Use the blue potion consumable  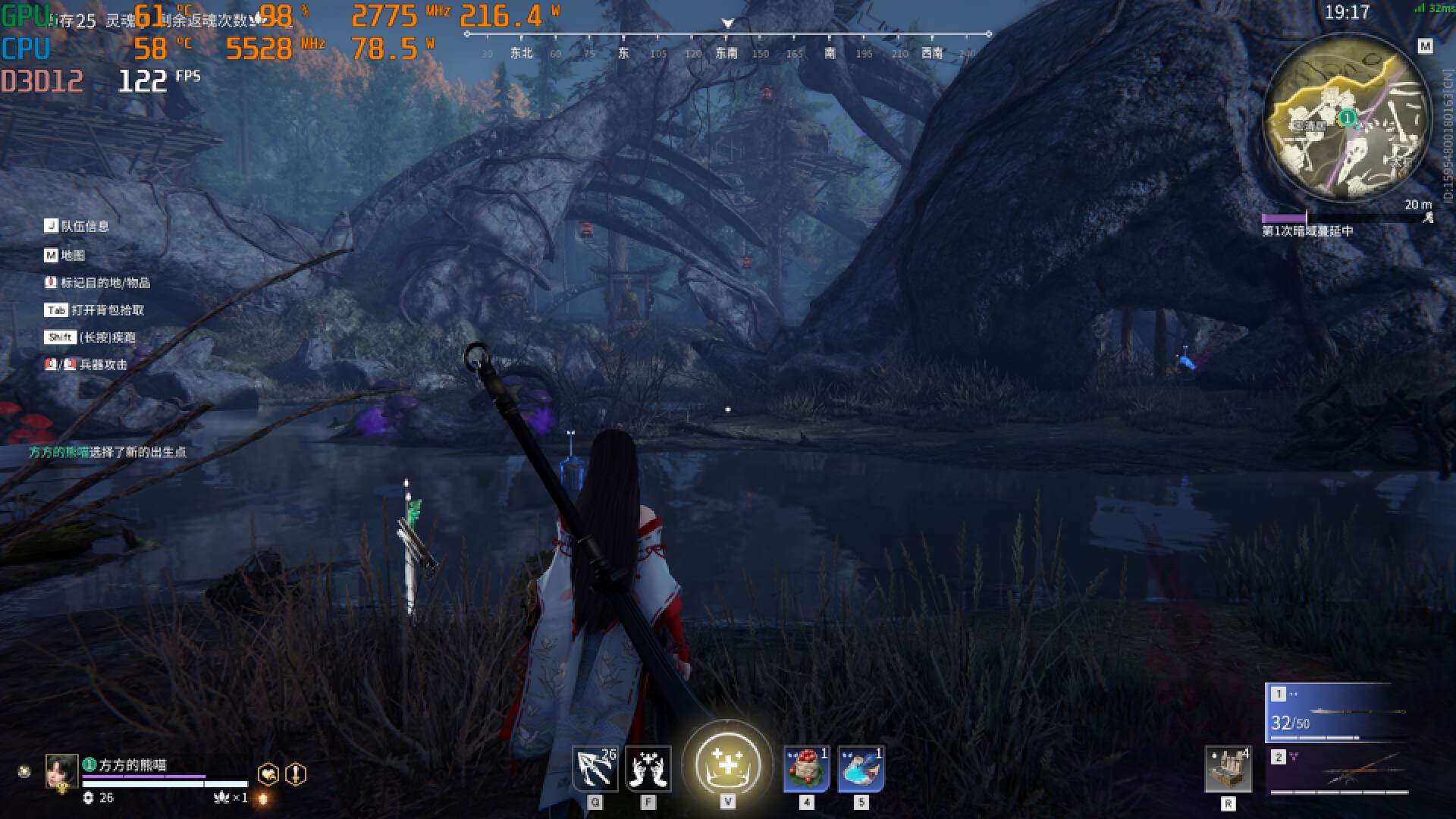coord(861,769)
